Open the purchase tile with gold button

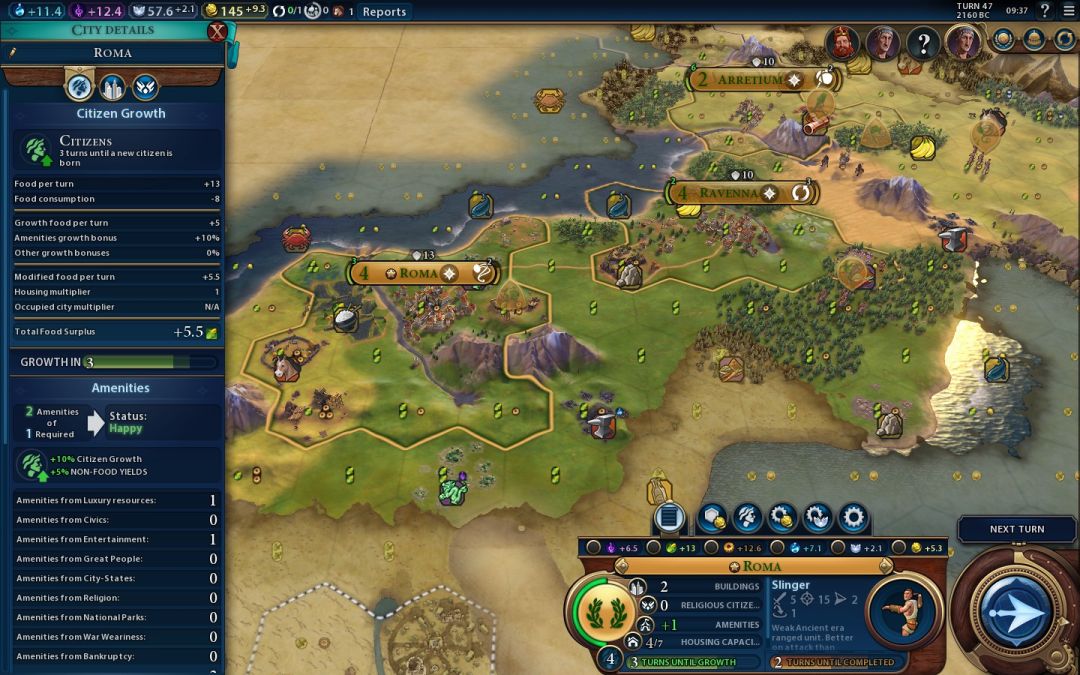713,517
